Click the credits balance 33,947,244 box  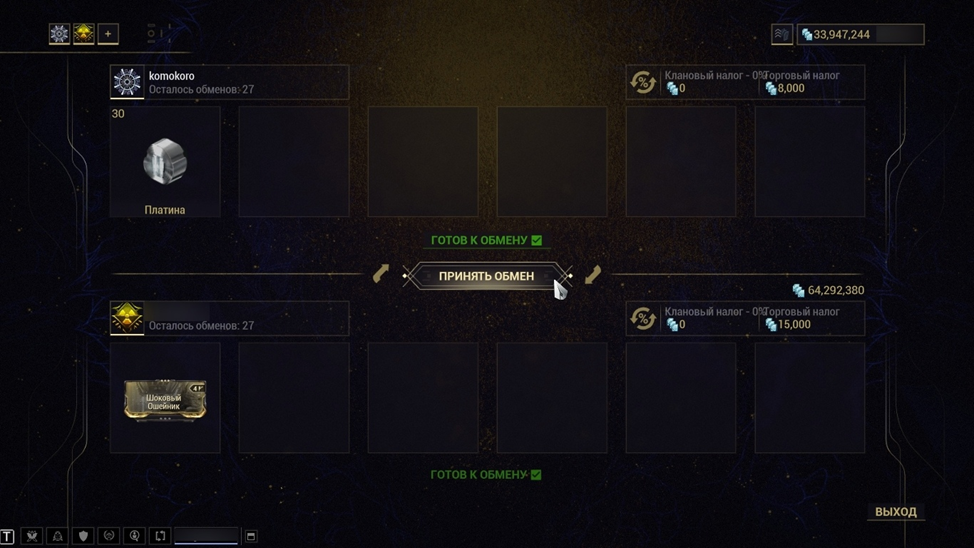coord(860,35)
